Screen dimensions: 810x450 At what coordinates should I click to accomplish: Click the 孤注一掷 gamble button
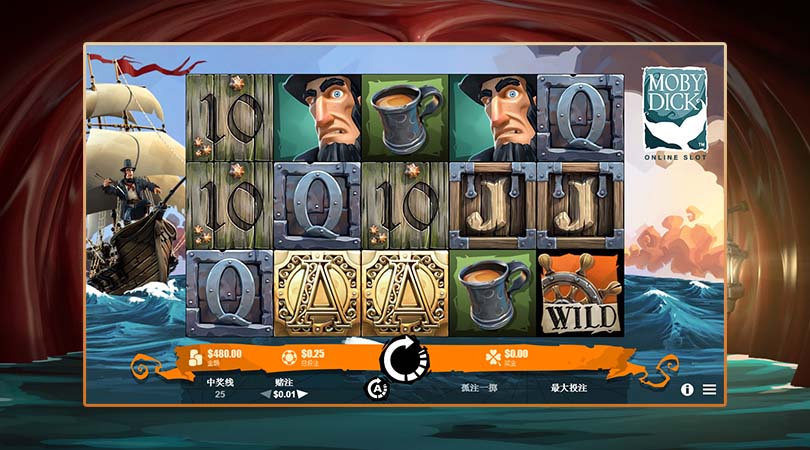(477, 387)
